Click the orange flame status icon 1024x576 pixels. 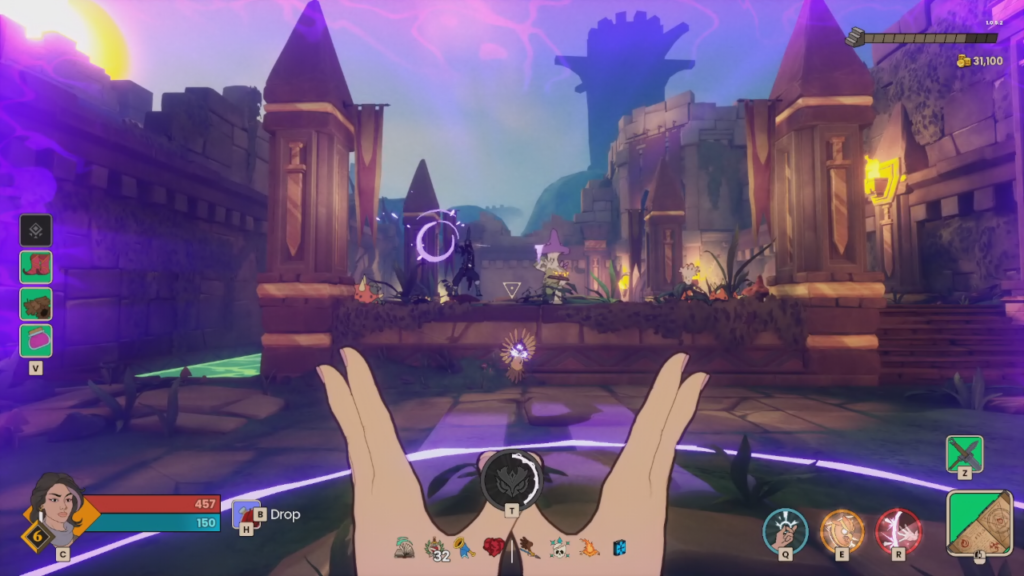(x=590, y=548)
